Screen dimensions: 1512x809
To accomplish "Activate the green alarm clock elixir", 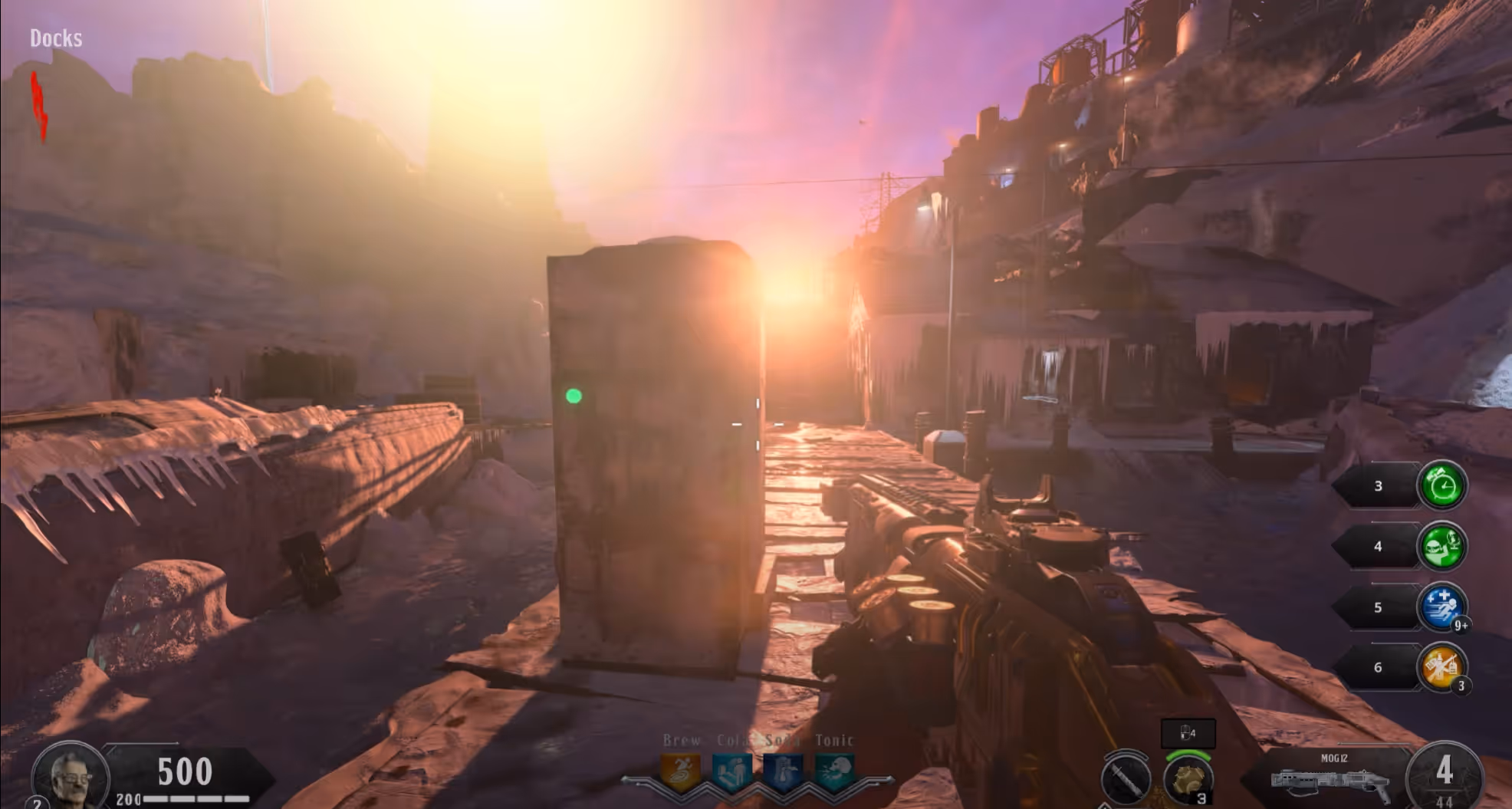I will [1441, 485].
